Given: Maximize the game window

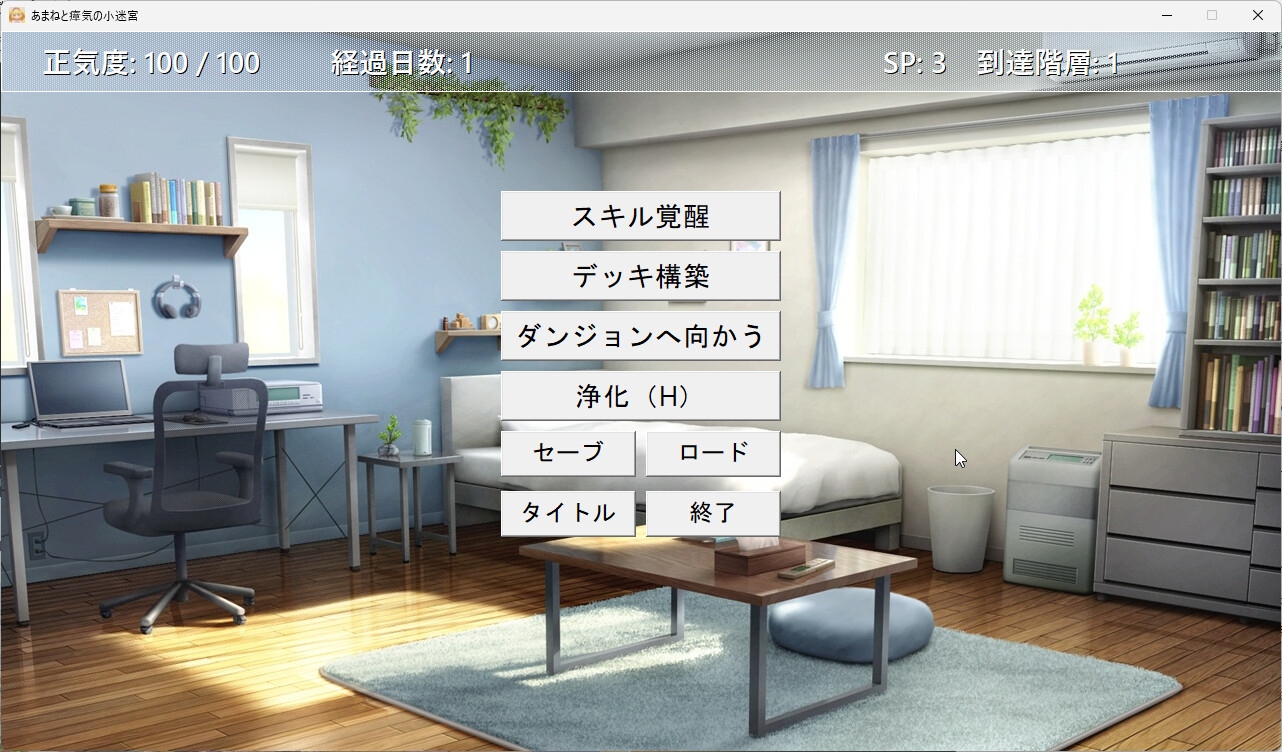Looking at the screenshot, I should [x=1211, y=15].
